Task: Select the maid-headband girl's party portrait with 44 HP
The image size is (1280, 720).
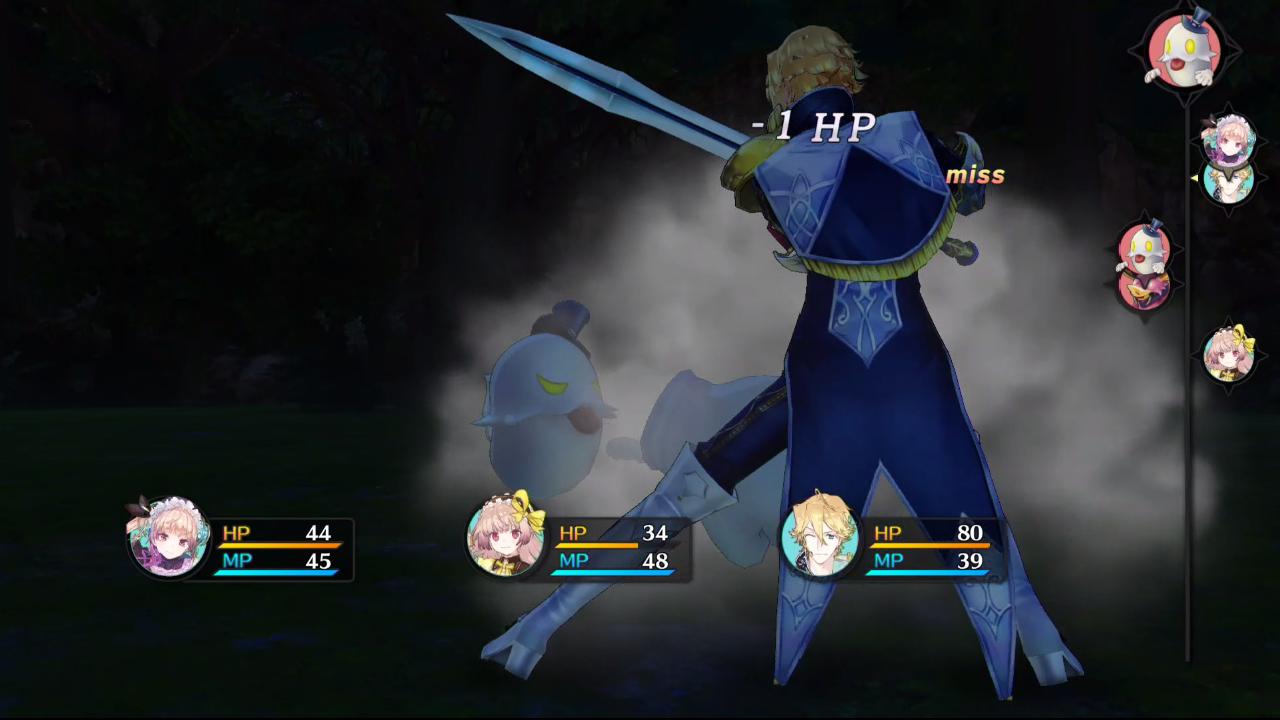Action: pyautogui.click(x=168, y=538)
